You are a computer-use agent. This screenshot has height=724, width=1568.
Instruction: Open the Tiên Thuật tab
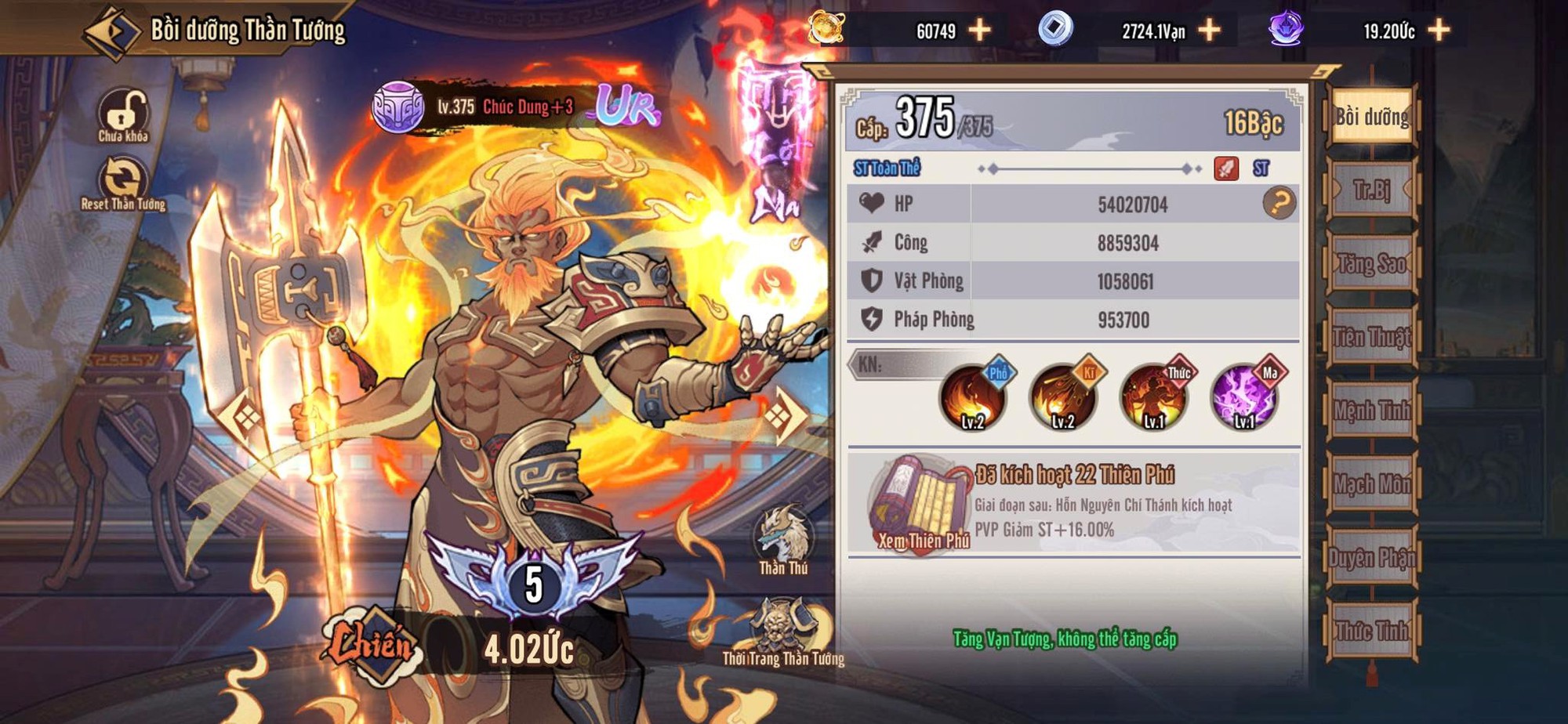click(1372, 337)
